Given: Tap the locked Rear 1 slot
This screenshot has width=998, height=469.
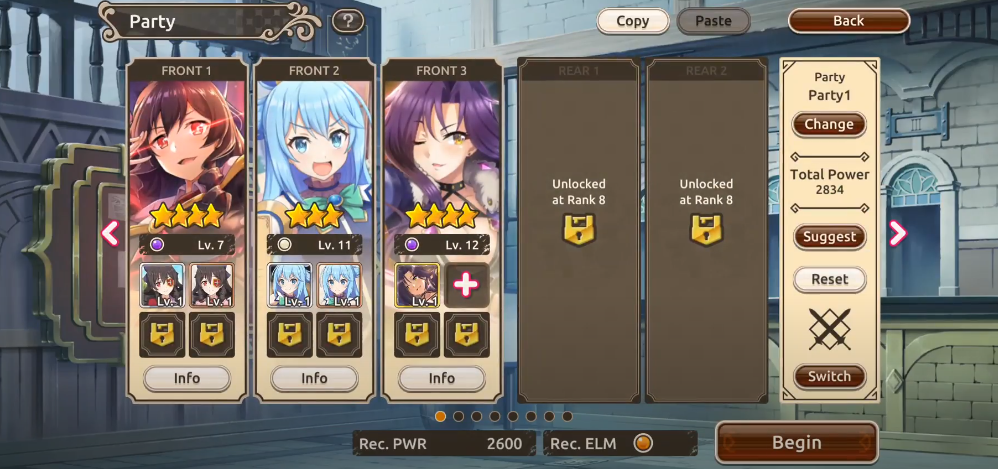Looking at the screenshot, I should (x=579, y=230).
